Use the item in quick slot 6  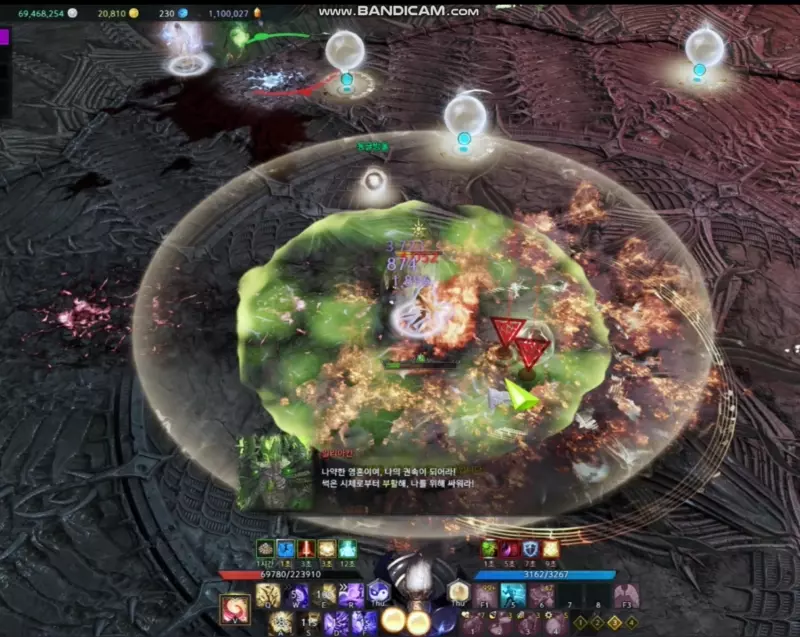541,596
